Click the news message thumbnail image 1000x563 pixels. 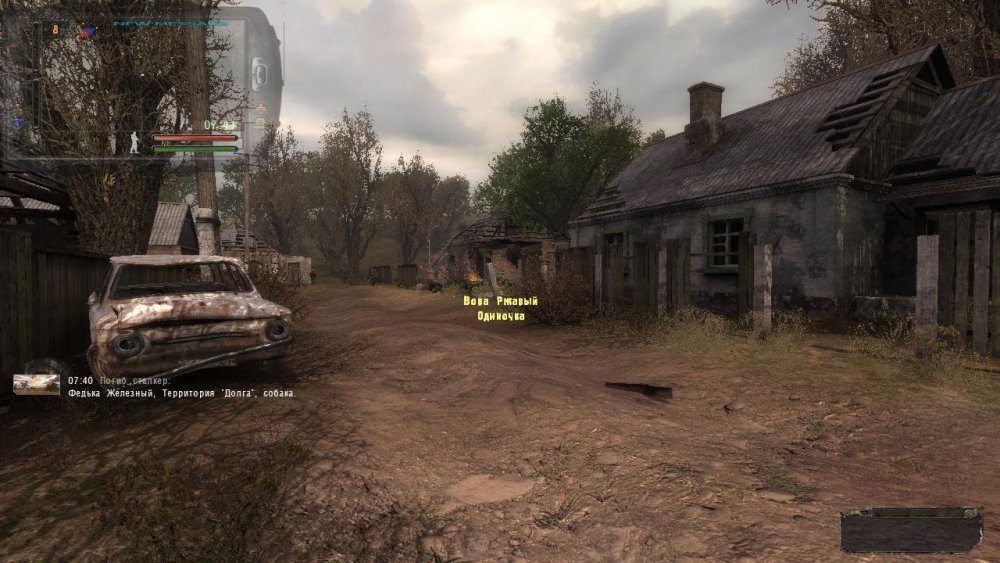tap(36, 385)
